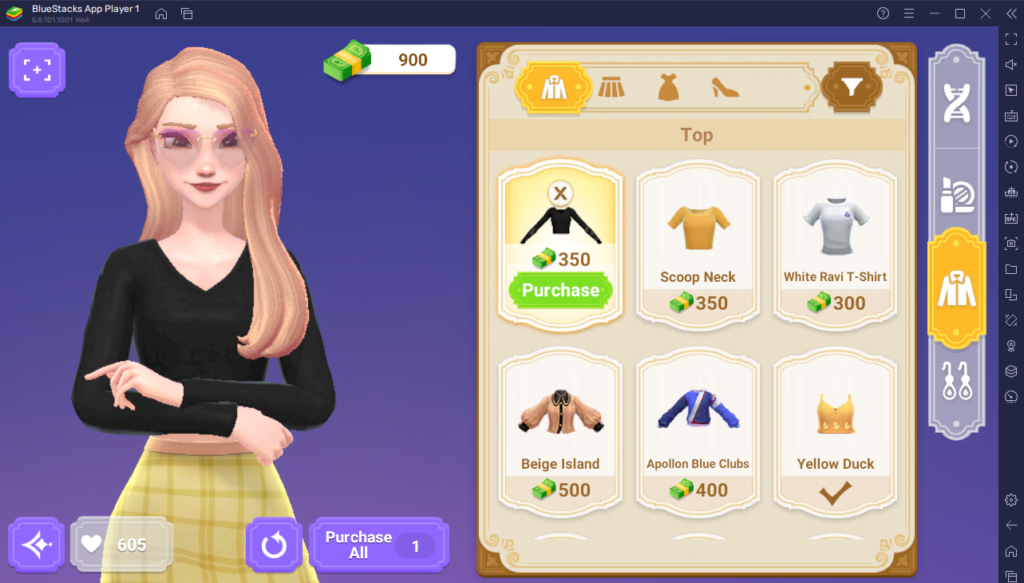Reset the outfit with the circular arrow
Viewport: 1024px width, 583px height.
coord(274,545)
